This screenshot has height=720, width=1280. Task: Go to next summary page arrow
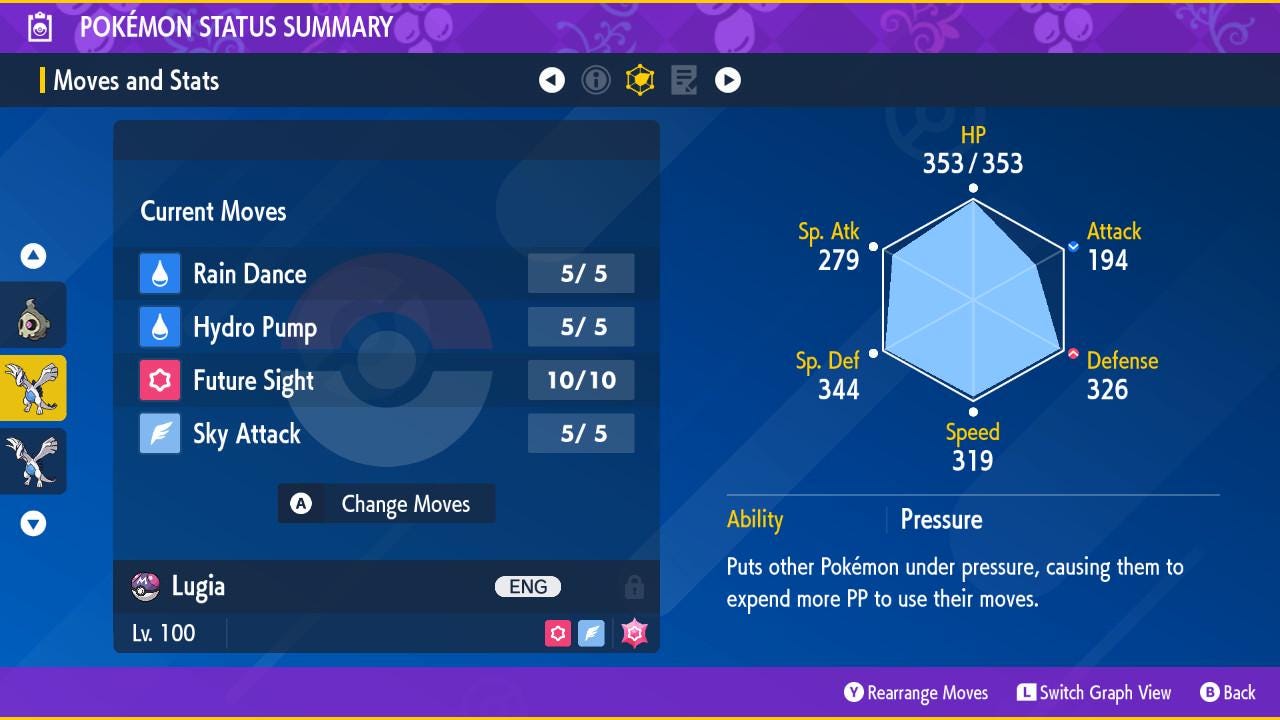tap(728, 80)
